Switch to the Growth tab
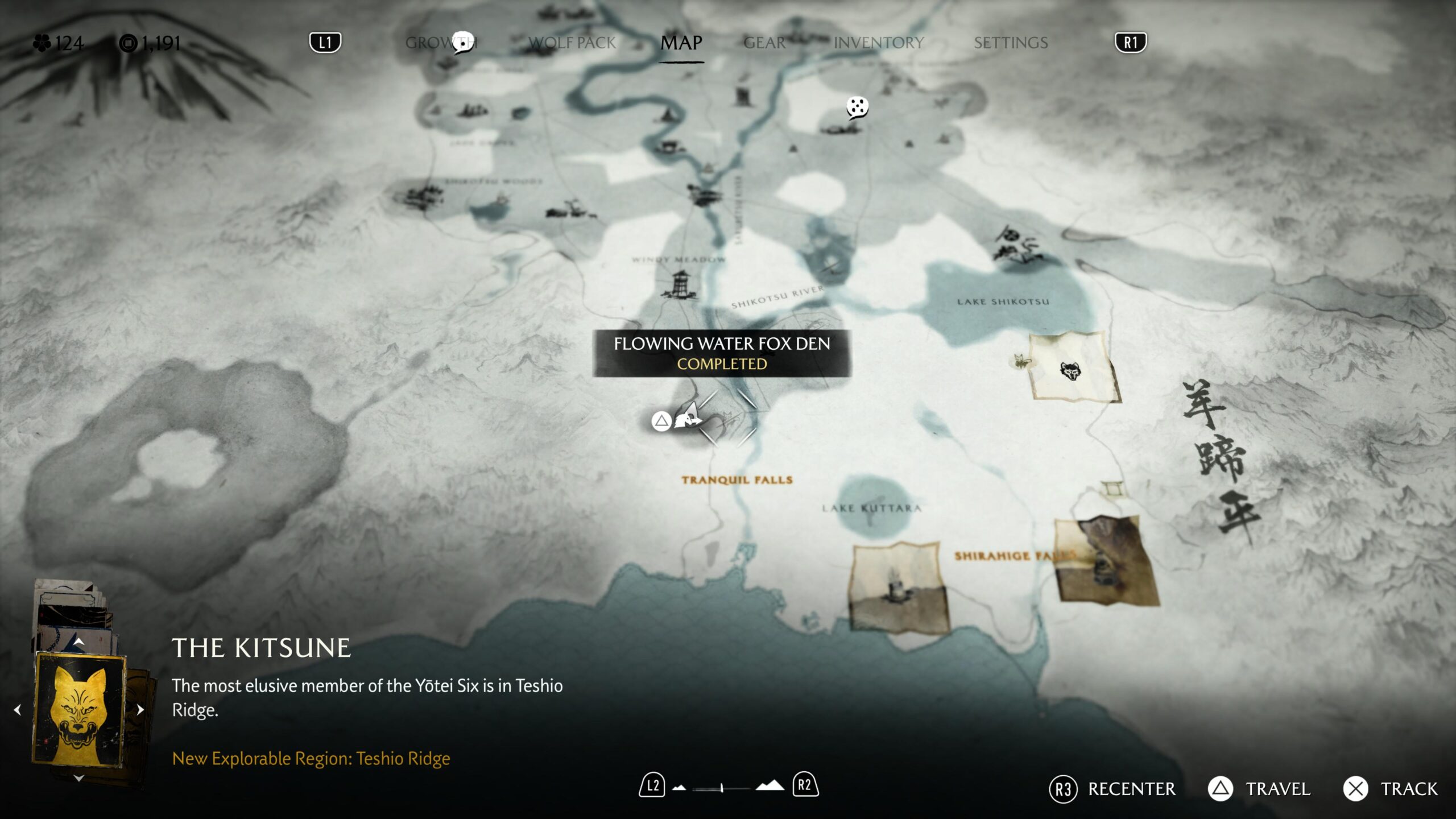This screenshot has height=819, width=1456. 441,43
